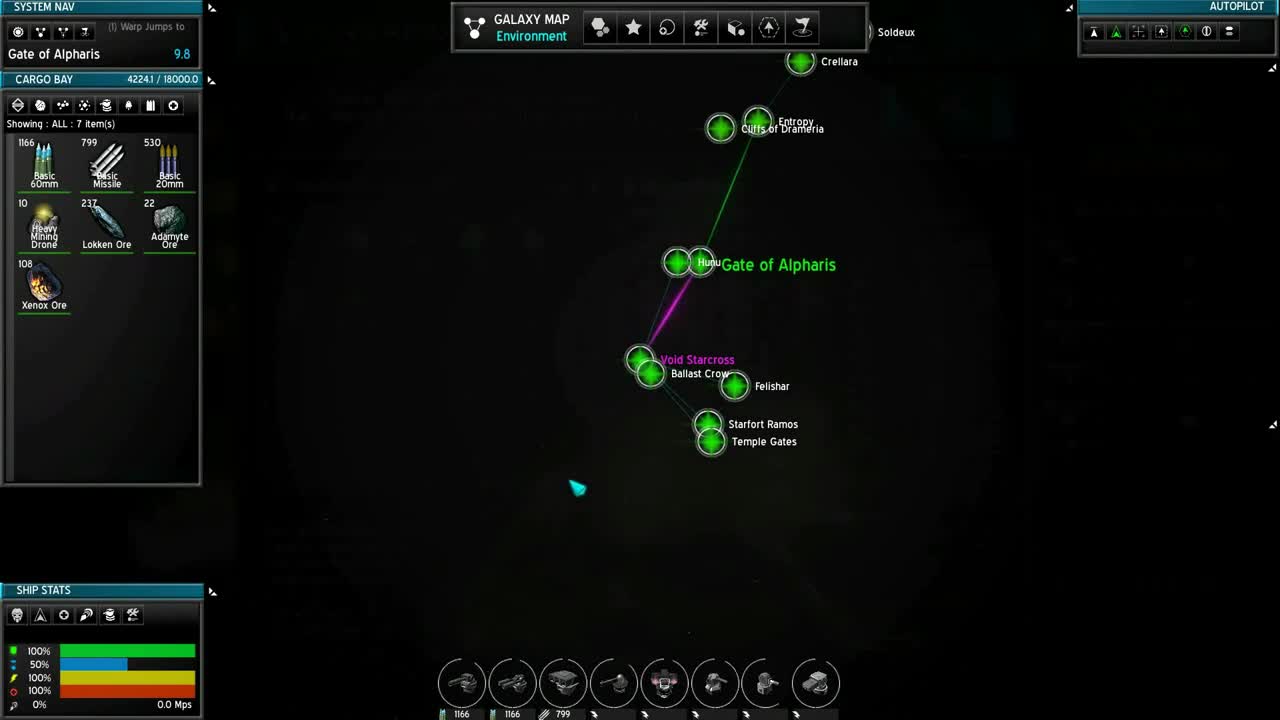Select the flag waypoint icon in Galaxy Map toolbar
The height and width of the screenshot is (720, 1280).
(x=802, y=27)
